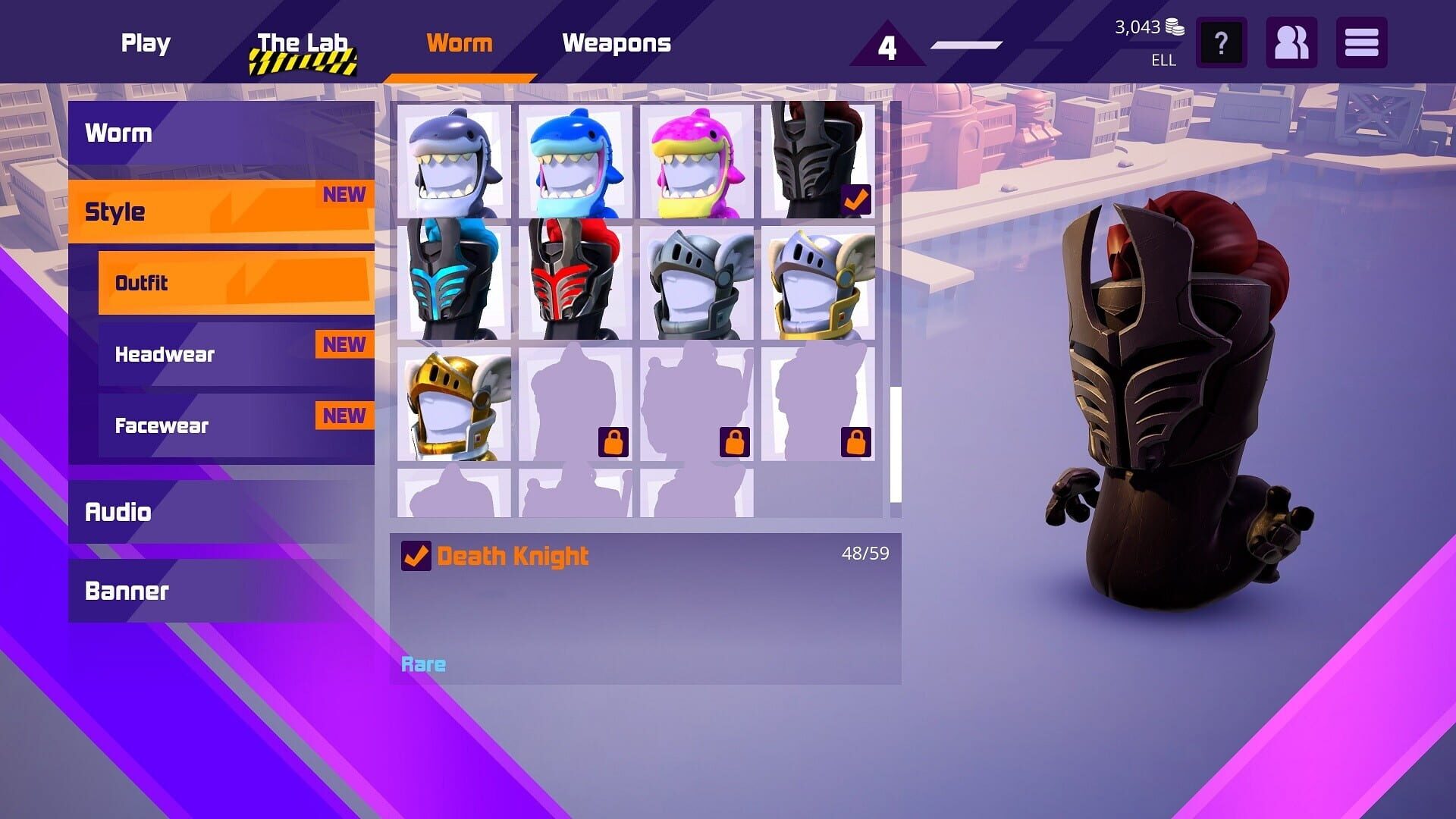Open The Lab menu item
The width and height of the screenshot is (1456, 819).
point(302,43)
